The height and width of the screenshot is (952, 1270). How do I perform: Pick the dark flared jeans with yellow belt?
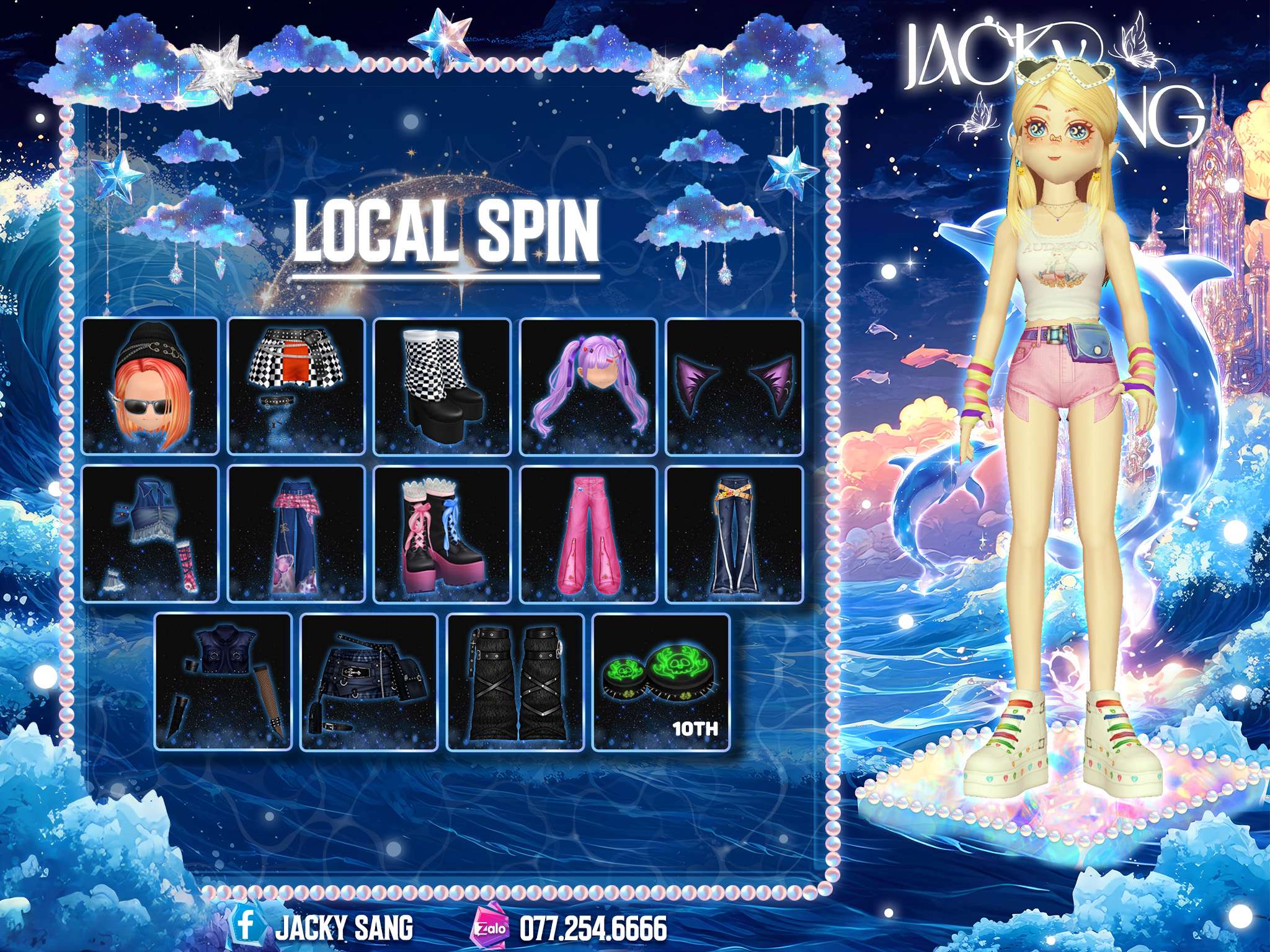(734, 534)
